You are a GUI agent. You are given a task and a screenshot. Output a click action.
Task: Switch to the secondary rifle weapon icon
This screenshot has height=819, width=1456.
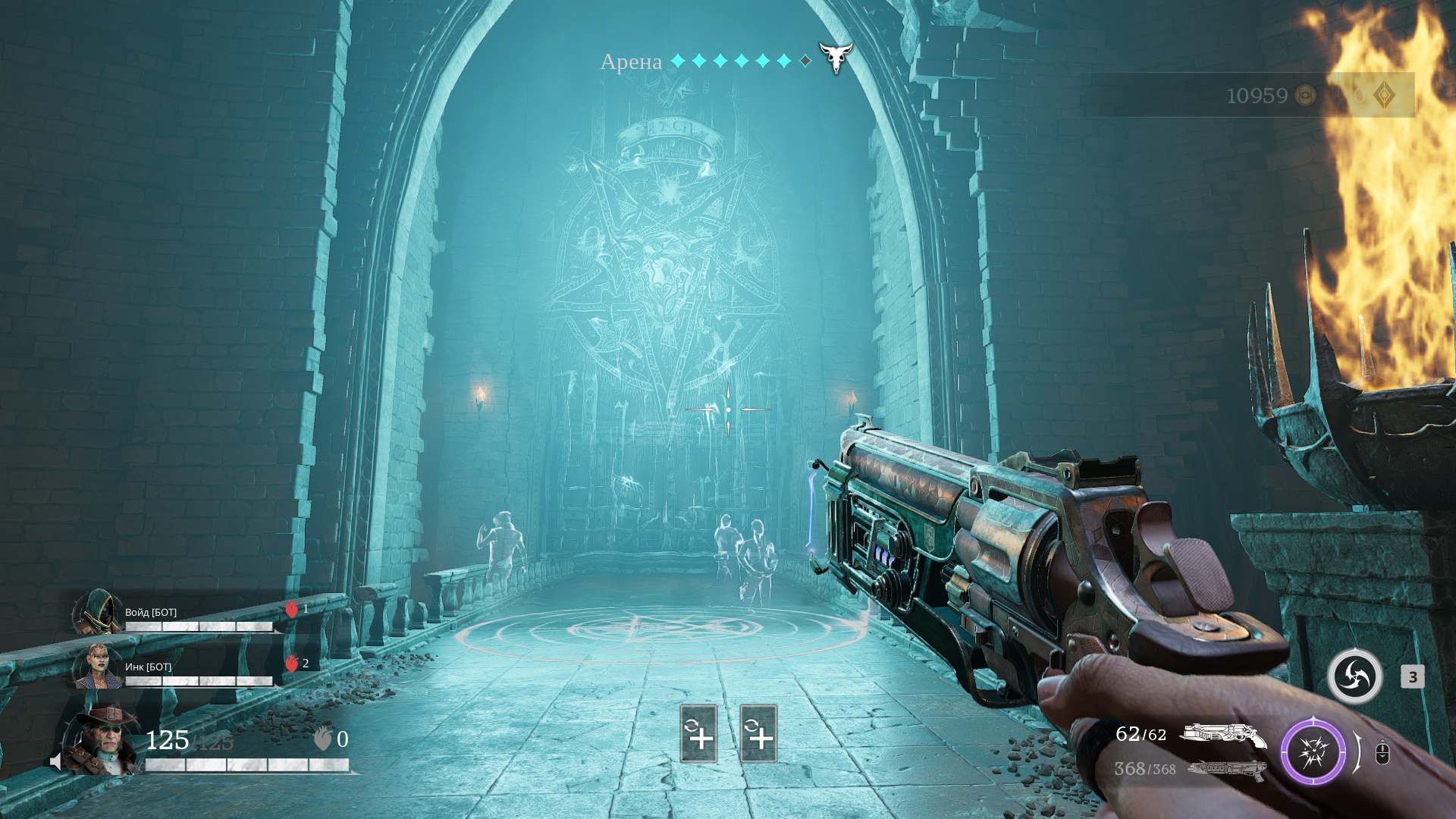(1227, 770)
